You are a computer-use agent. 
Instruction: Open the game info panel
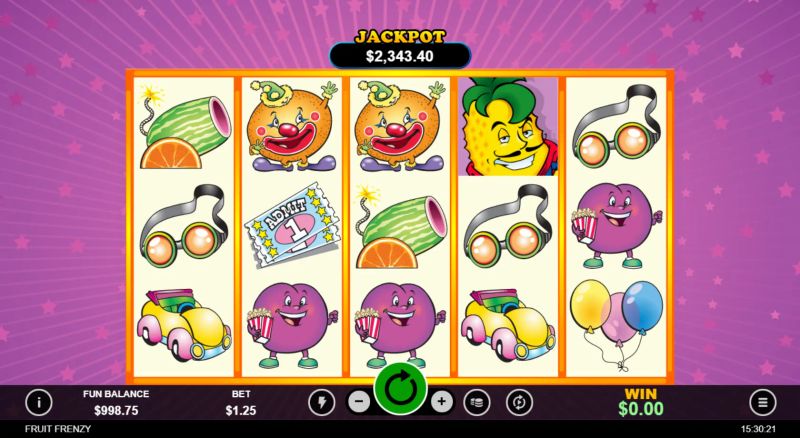(38, 402)
